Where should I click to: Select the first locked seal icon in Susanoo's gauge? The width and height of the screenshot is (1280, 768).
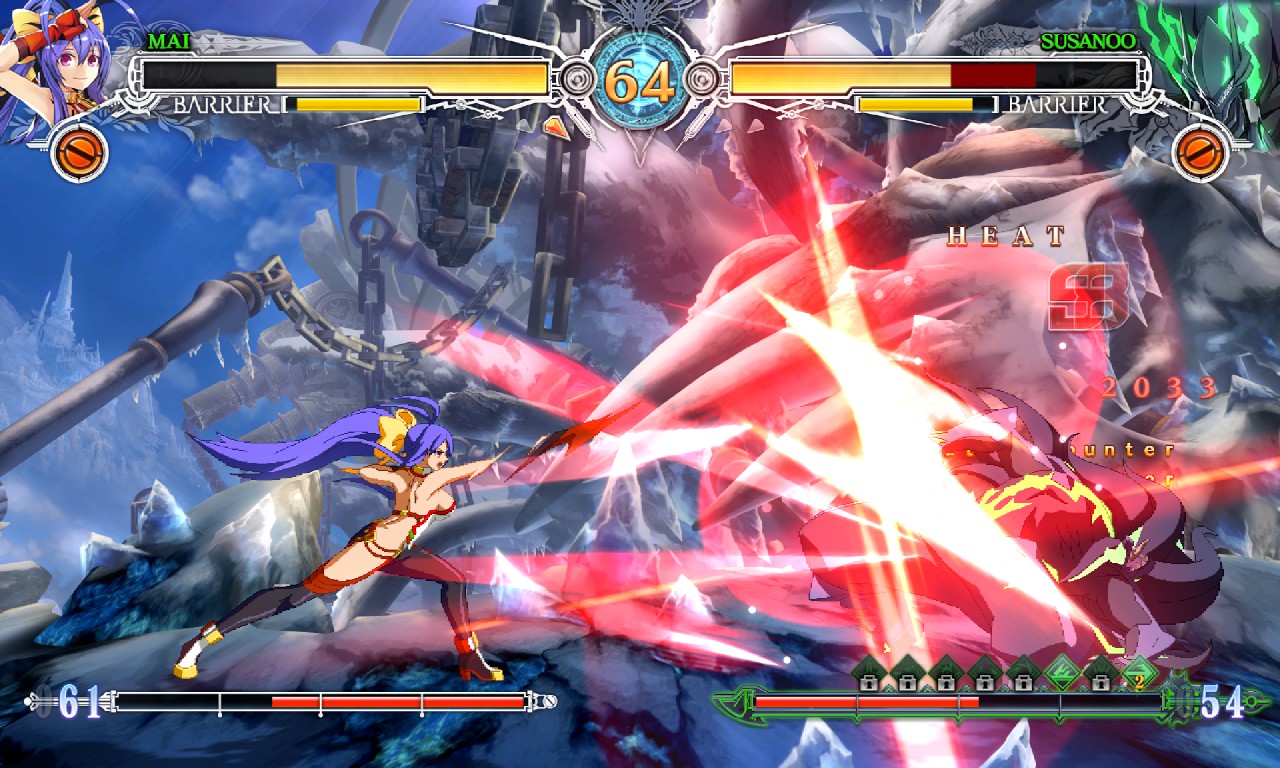[x=869, y=682]
